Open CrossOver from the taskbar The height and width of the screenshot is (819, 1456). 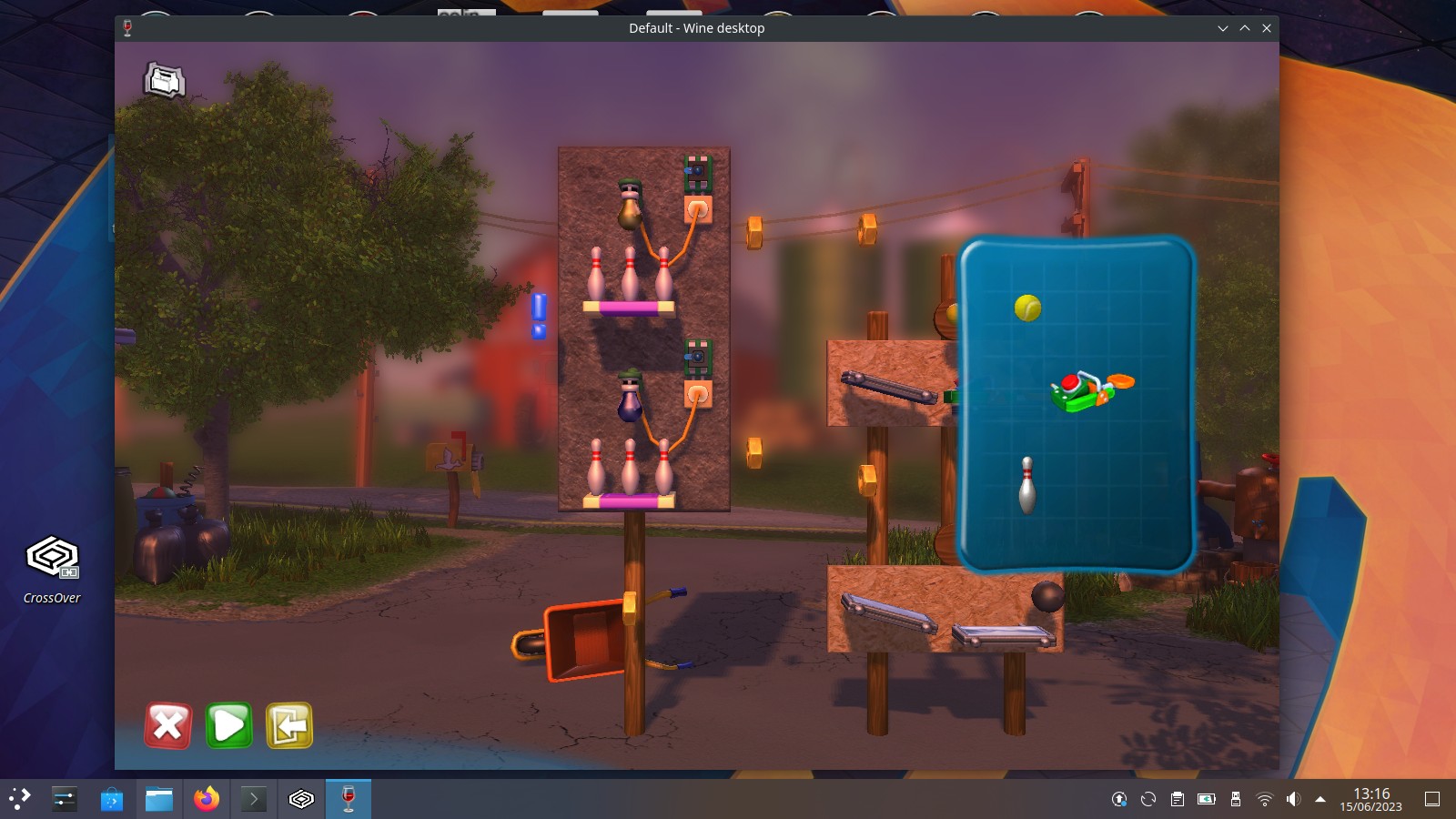tap(300, 799)
